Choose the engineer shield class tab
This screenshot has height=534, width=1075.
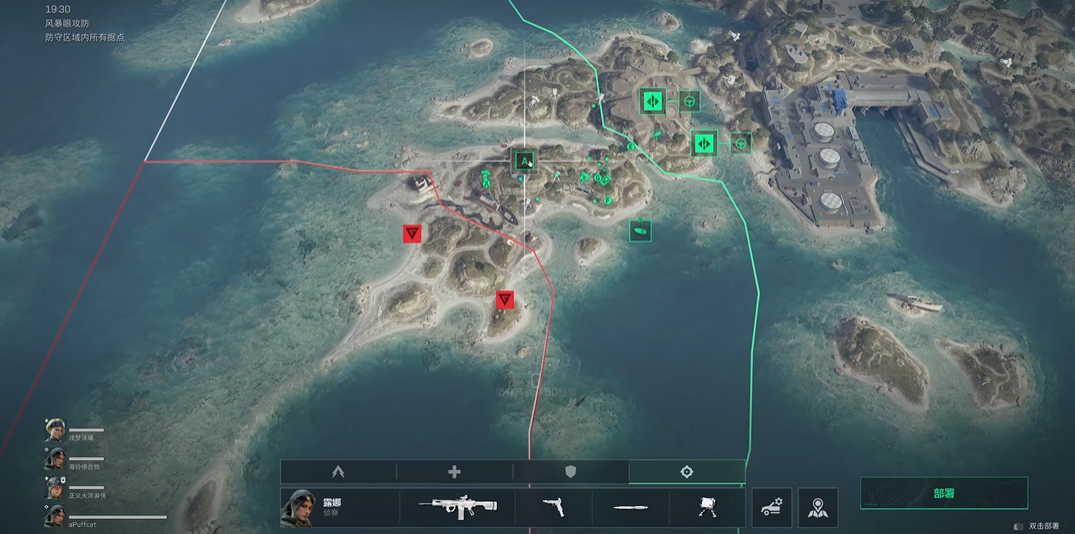click(571, 472)
